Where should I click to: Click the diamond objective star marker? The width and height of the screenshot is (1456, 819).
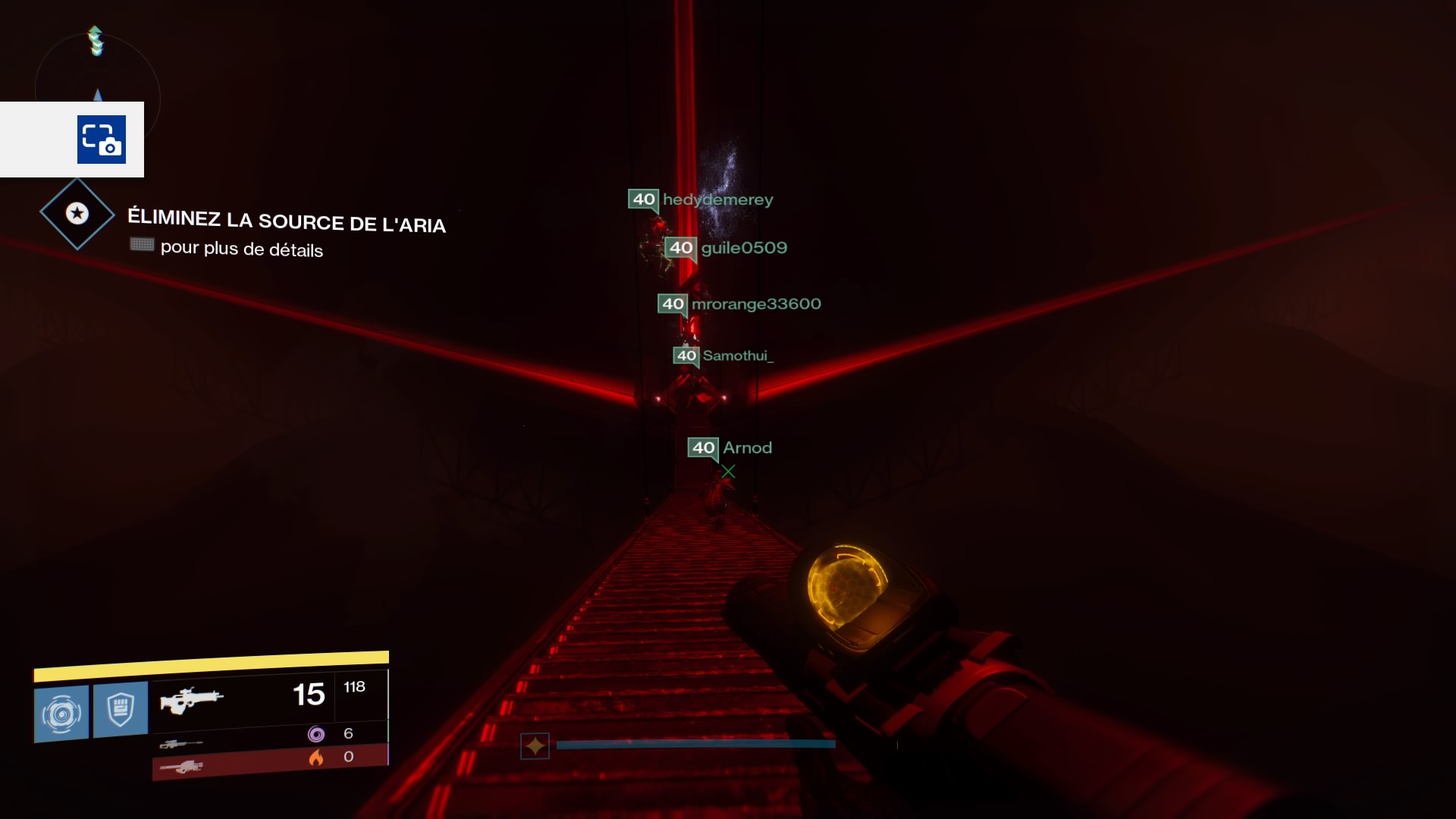pyautogui.click(x=76, y=215)
